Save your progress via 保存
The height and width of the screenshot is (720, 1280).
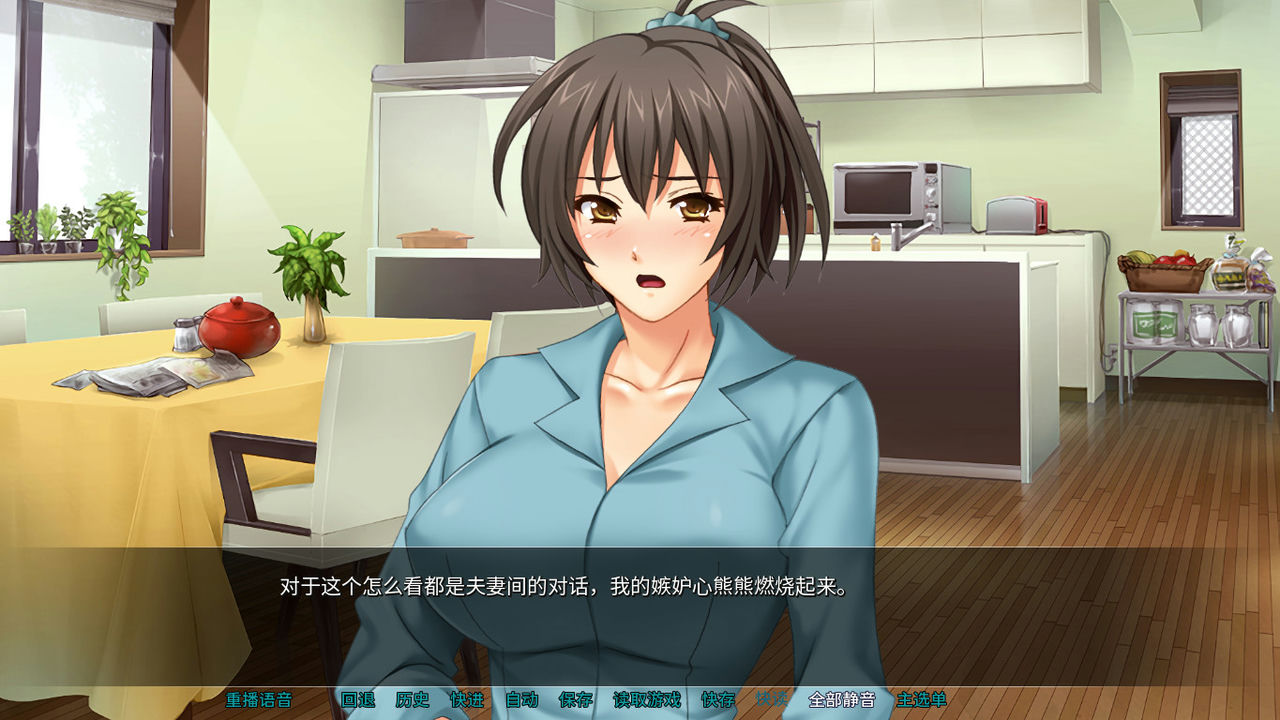(x=575, y=702)
